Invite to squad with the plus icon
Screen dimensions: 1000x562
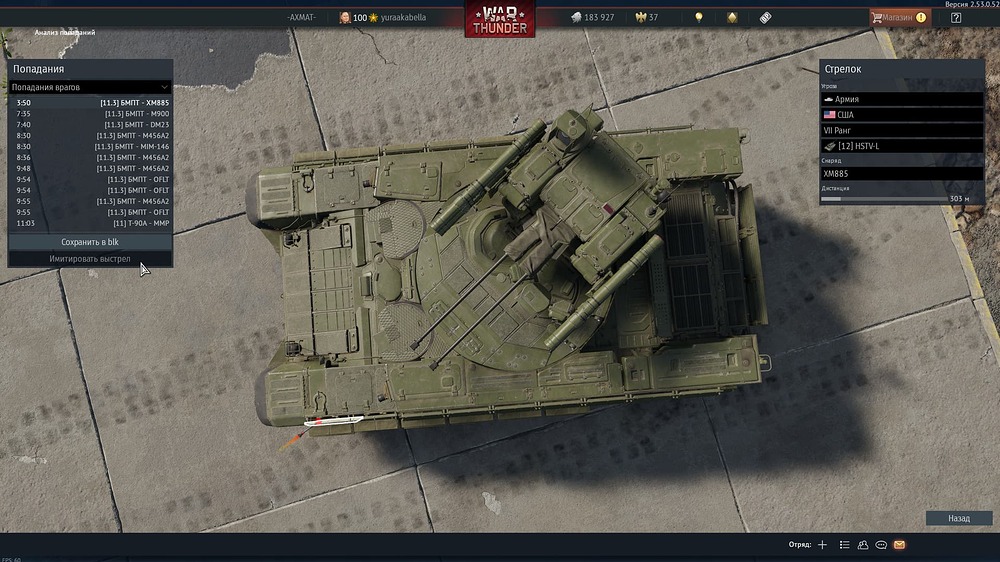(822, 545)
